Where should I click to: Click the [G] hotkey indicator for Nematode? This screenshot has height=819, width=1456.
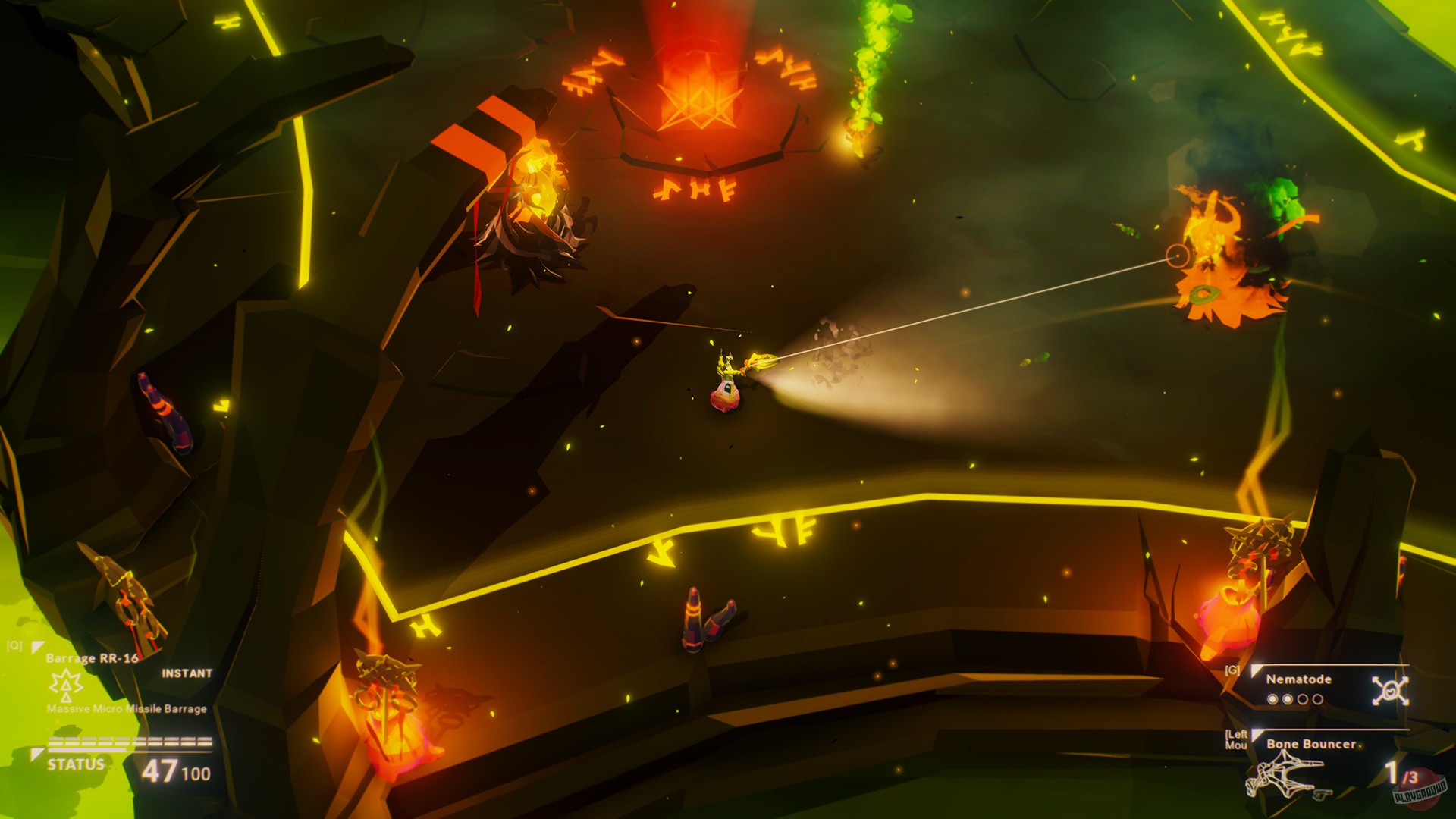click(1232, 670)
